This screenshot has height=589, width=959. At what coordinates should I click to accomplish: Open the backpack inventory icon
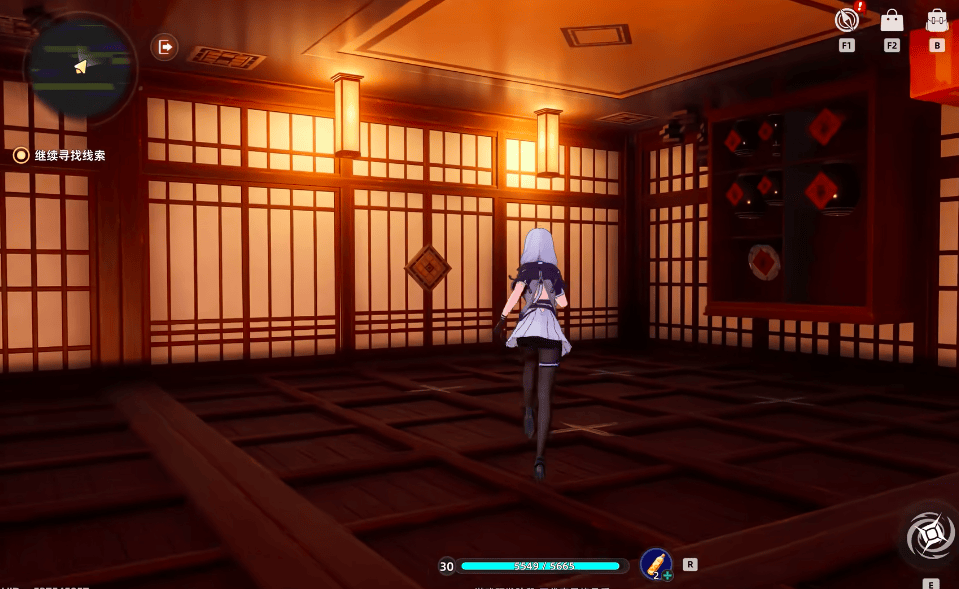(x=937, y=20)
